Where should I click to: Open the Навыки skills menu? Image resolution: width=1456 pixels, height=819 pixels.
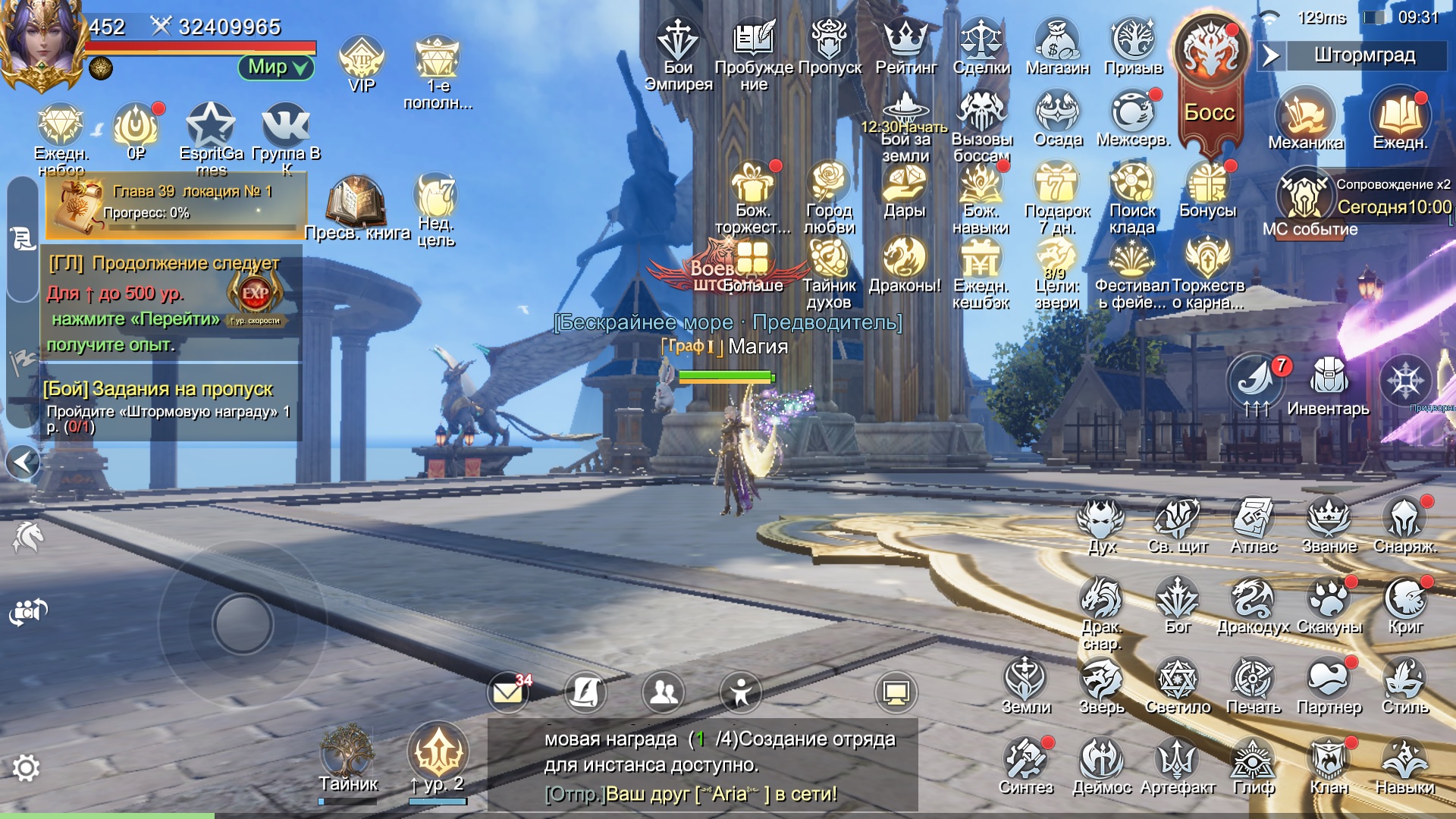(1404, 763)
